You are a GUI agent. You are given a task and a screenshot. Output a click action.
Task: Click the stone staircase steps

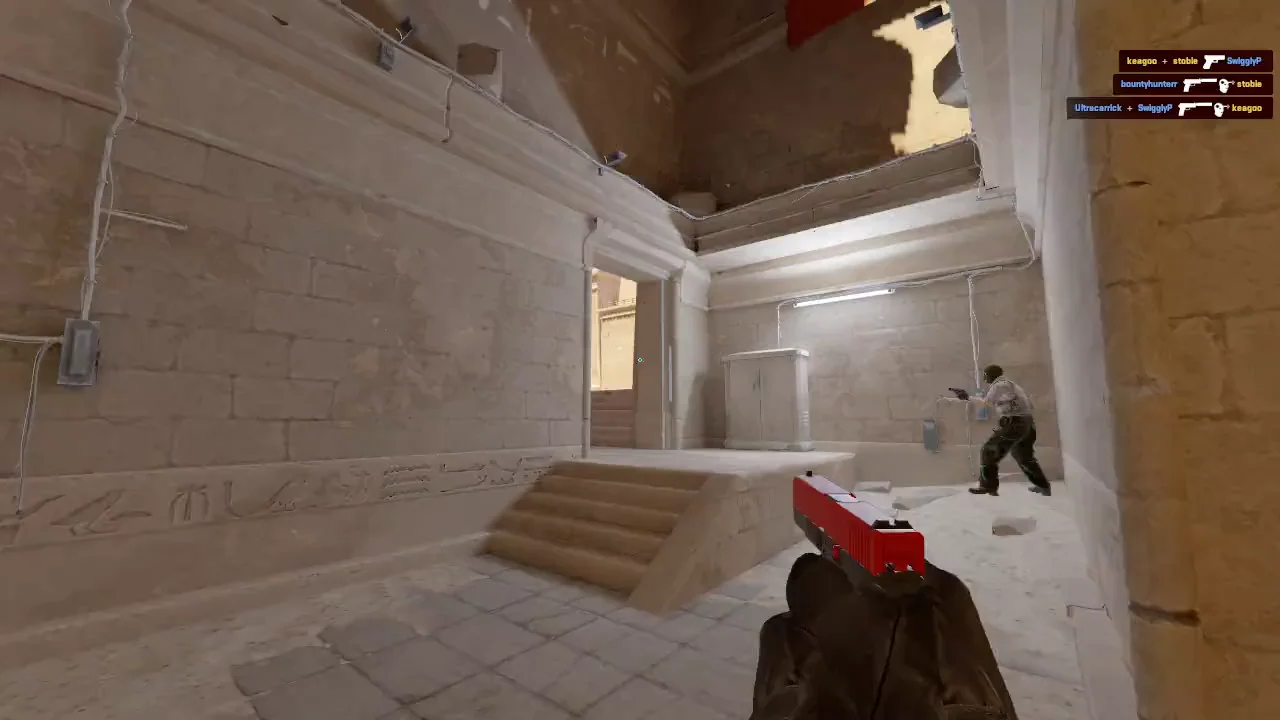coord(590,520)
